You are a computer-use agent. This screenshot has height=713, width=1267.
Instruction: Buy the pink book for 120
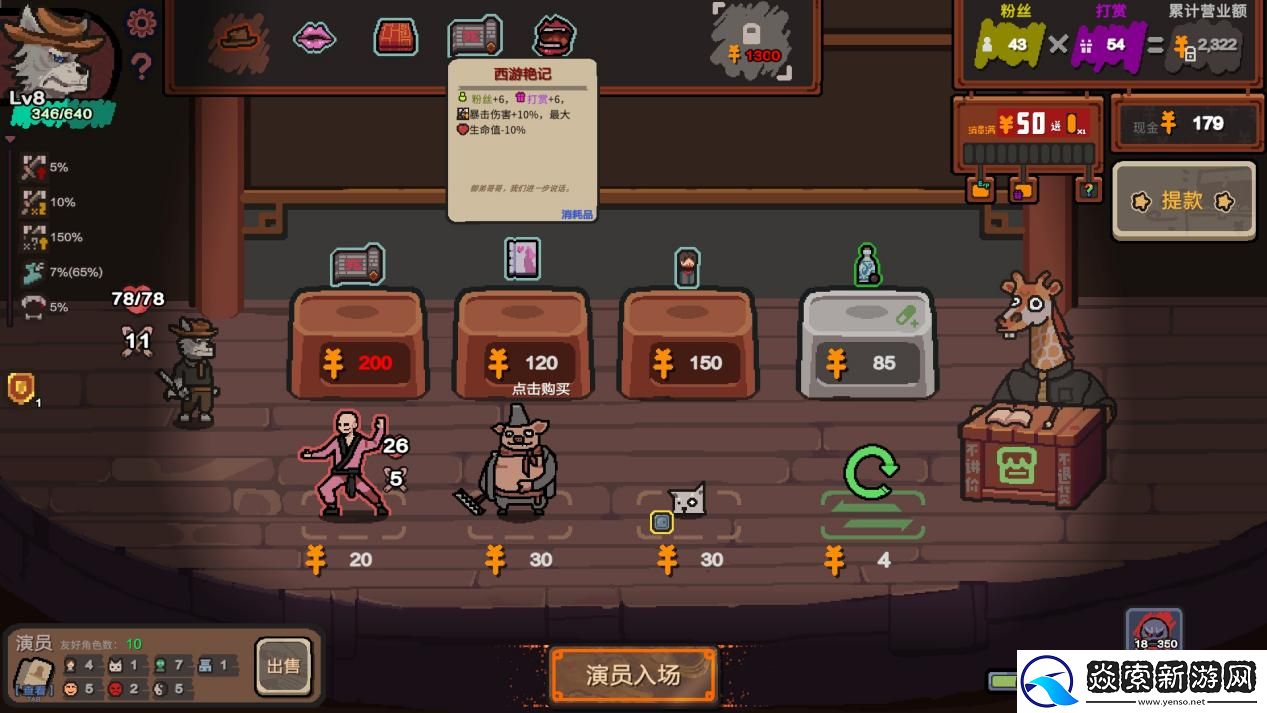pos(522,345)
